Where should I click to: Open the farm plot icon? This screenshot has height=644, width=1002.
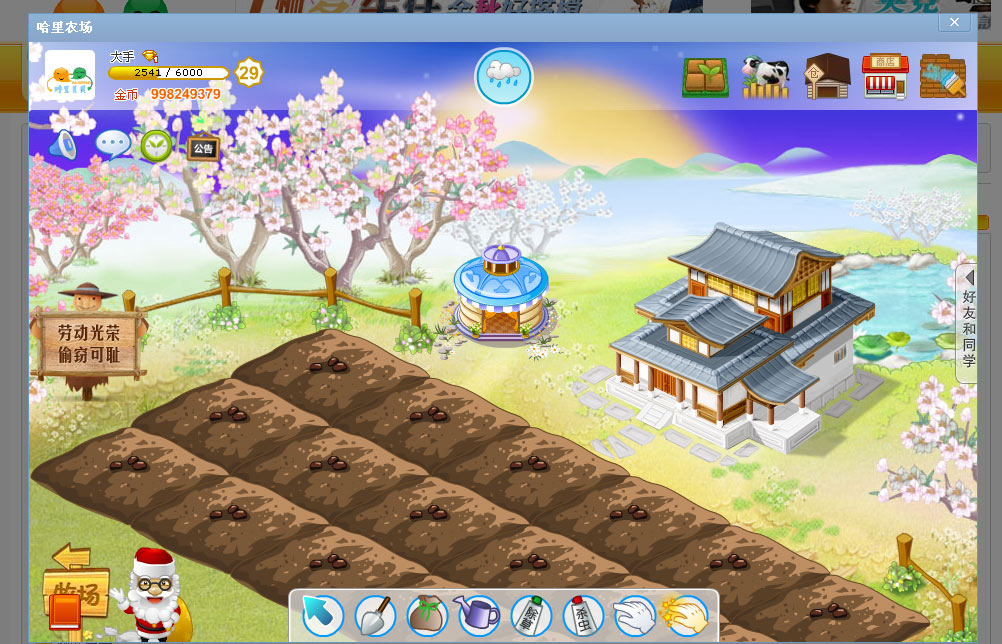click(x=705, y=77)
